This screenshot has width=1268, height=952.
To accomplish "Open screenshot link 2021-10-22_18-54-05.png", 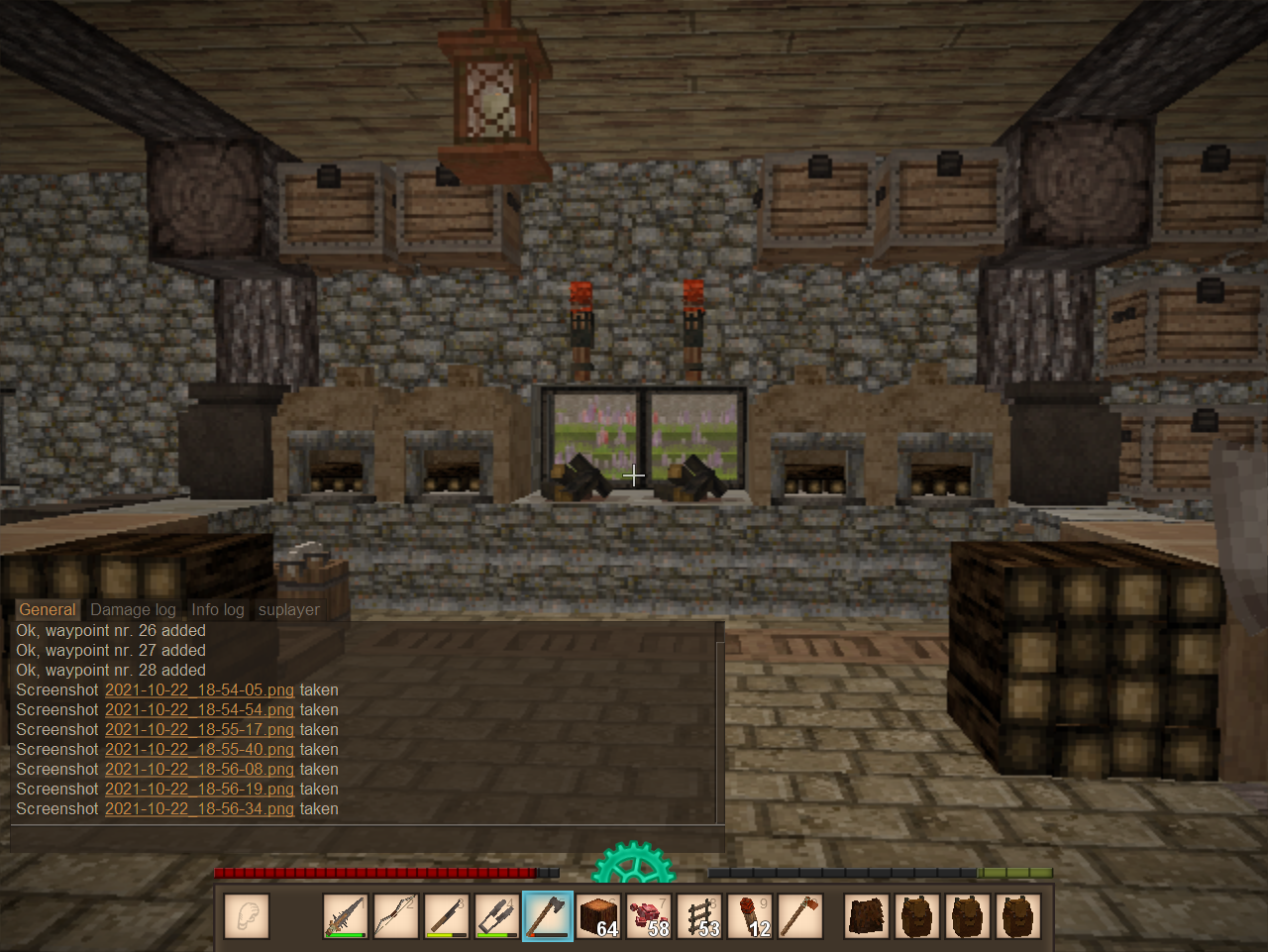I will (199, 690).
